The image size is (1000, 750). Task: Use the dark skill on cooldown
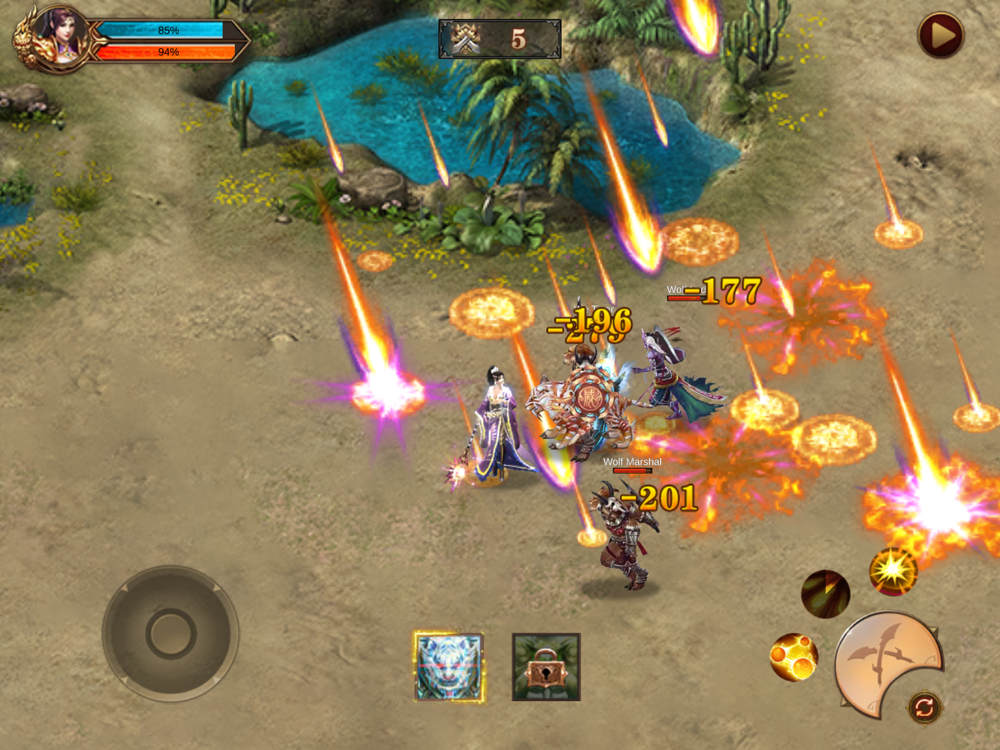(825, 594)
